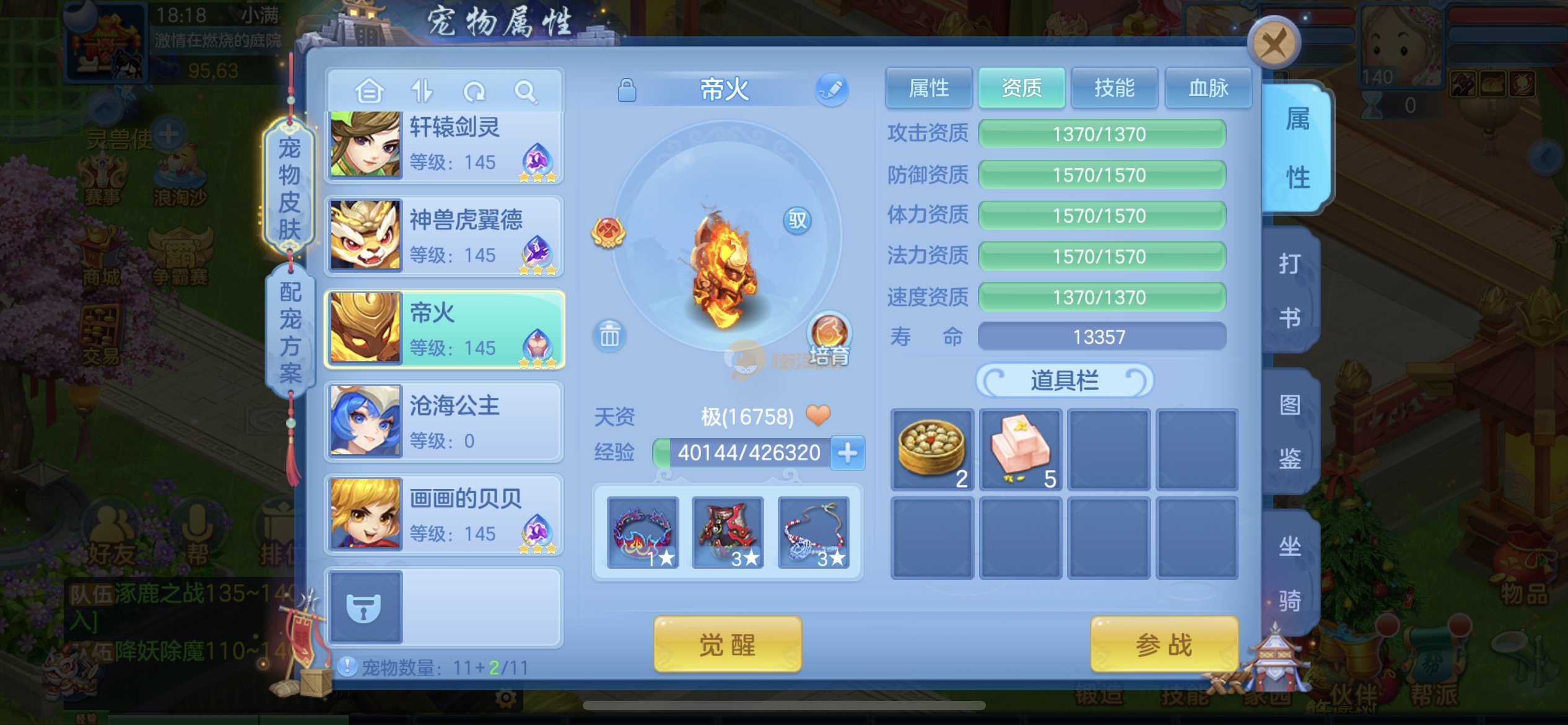
Task: Choose pet 神兽虎翼德 in the list
Action: (x=444, y=236)
